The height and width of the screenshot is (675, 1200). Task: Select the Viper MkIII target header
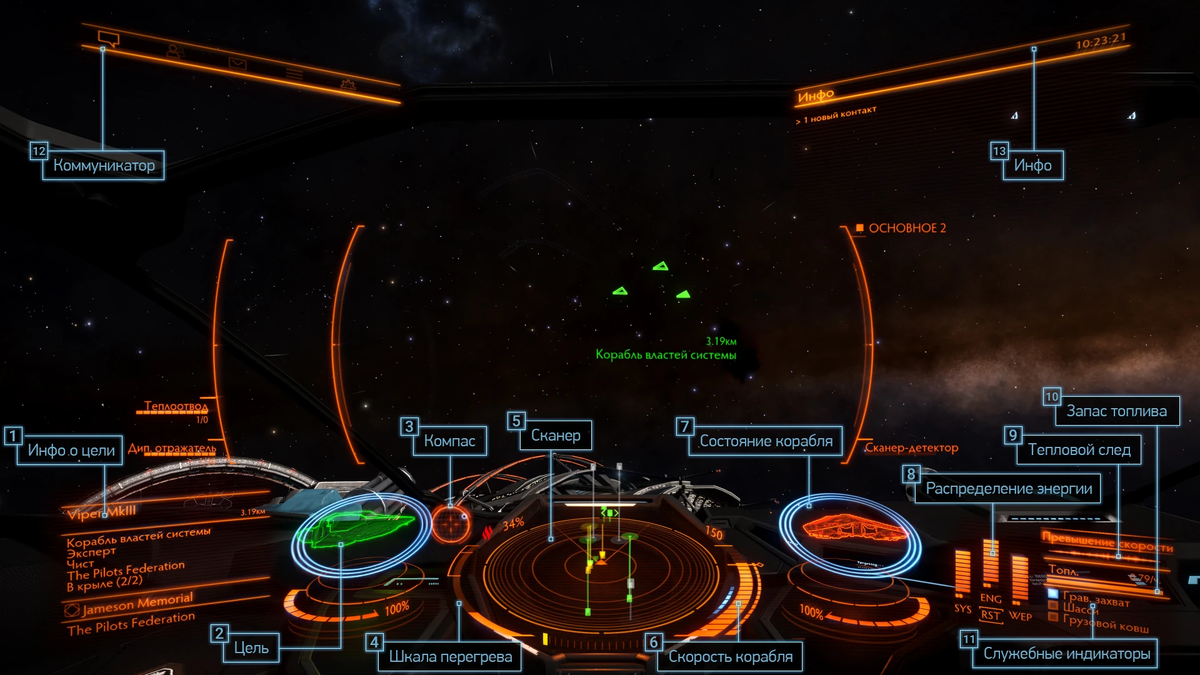click(110, 514)
